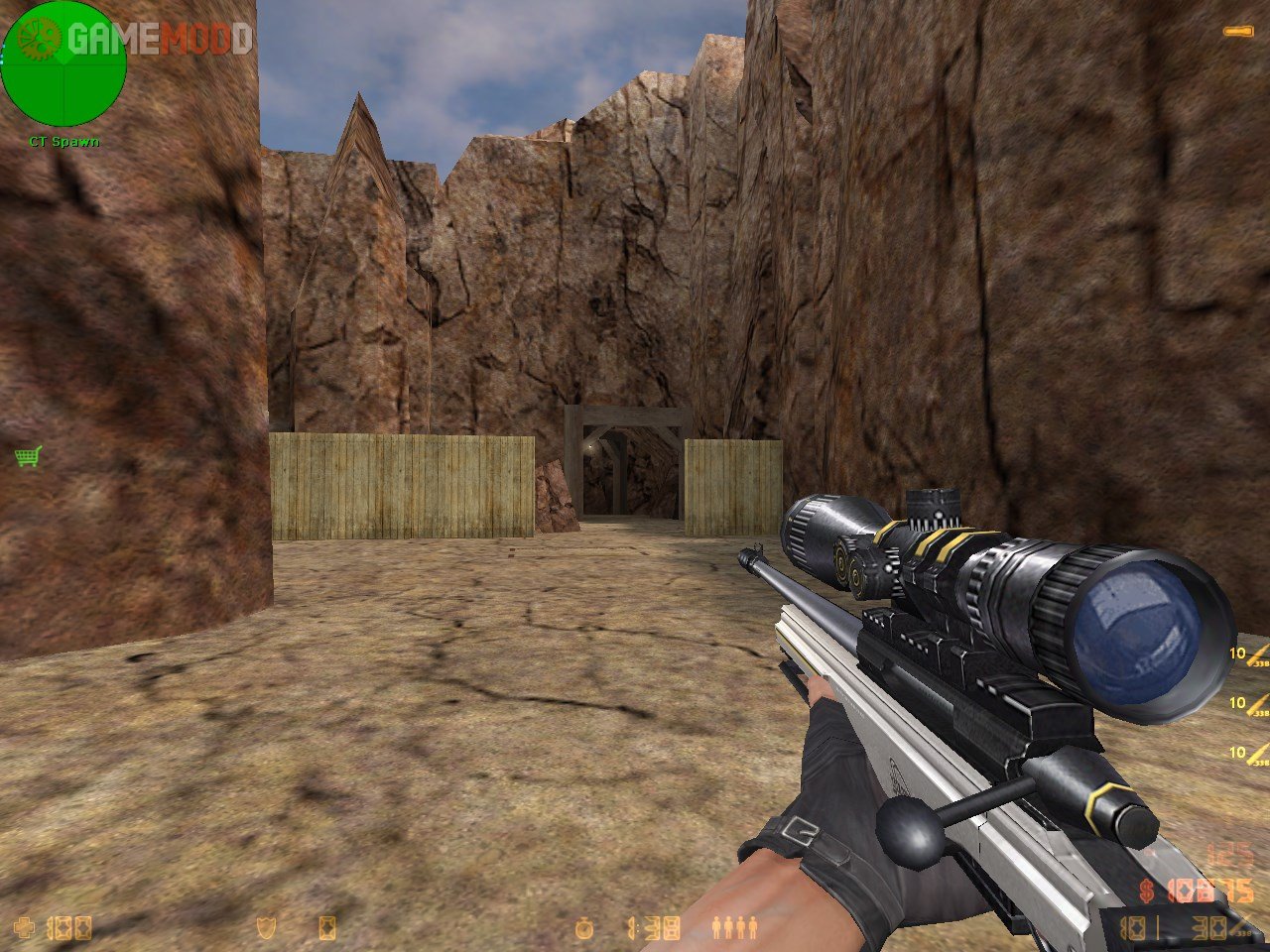Screen dimensions: 1270x952
Task: Click the flashlight indicator icon
Action: coord(1236,33)
